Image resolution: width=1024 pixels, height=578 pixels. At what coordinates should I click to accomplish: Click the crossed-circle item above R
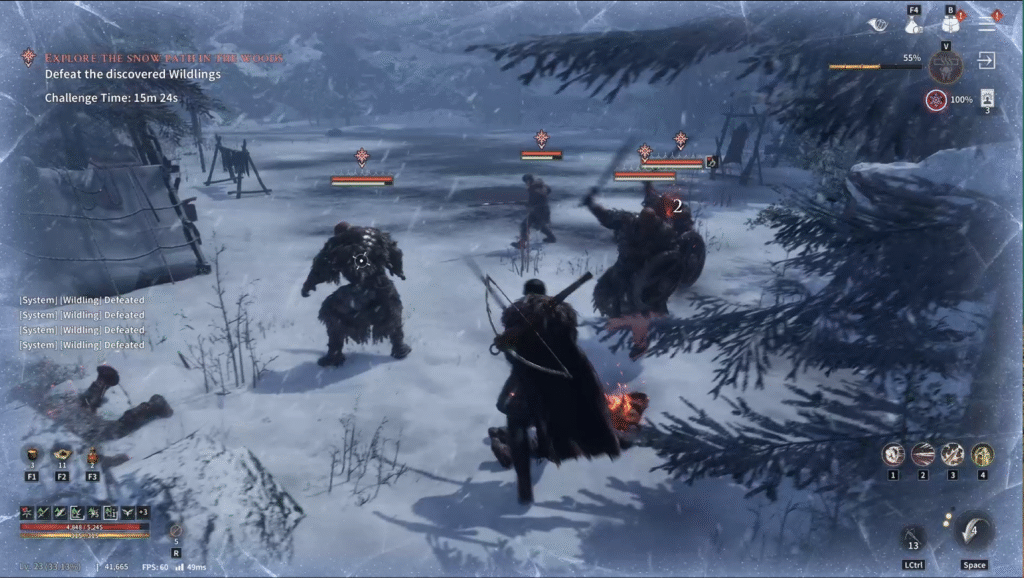176,530
